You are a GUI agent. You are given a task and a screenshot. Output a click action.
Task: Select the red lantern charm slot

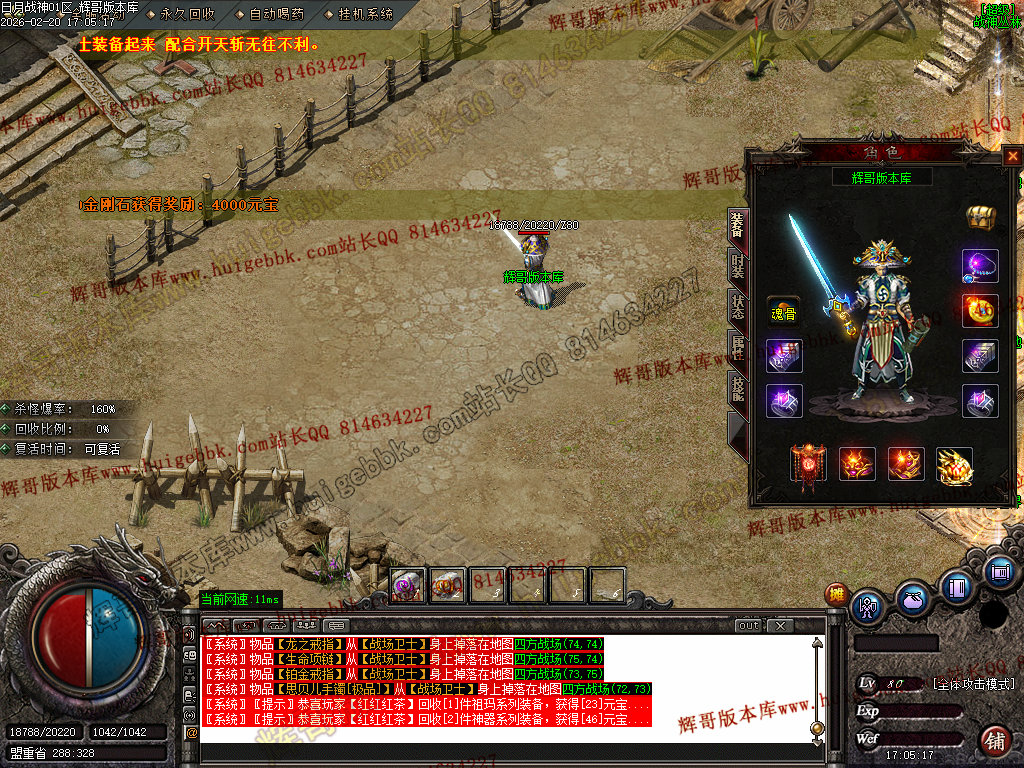[808, 464]
